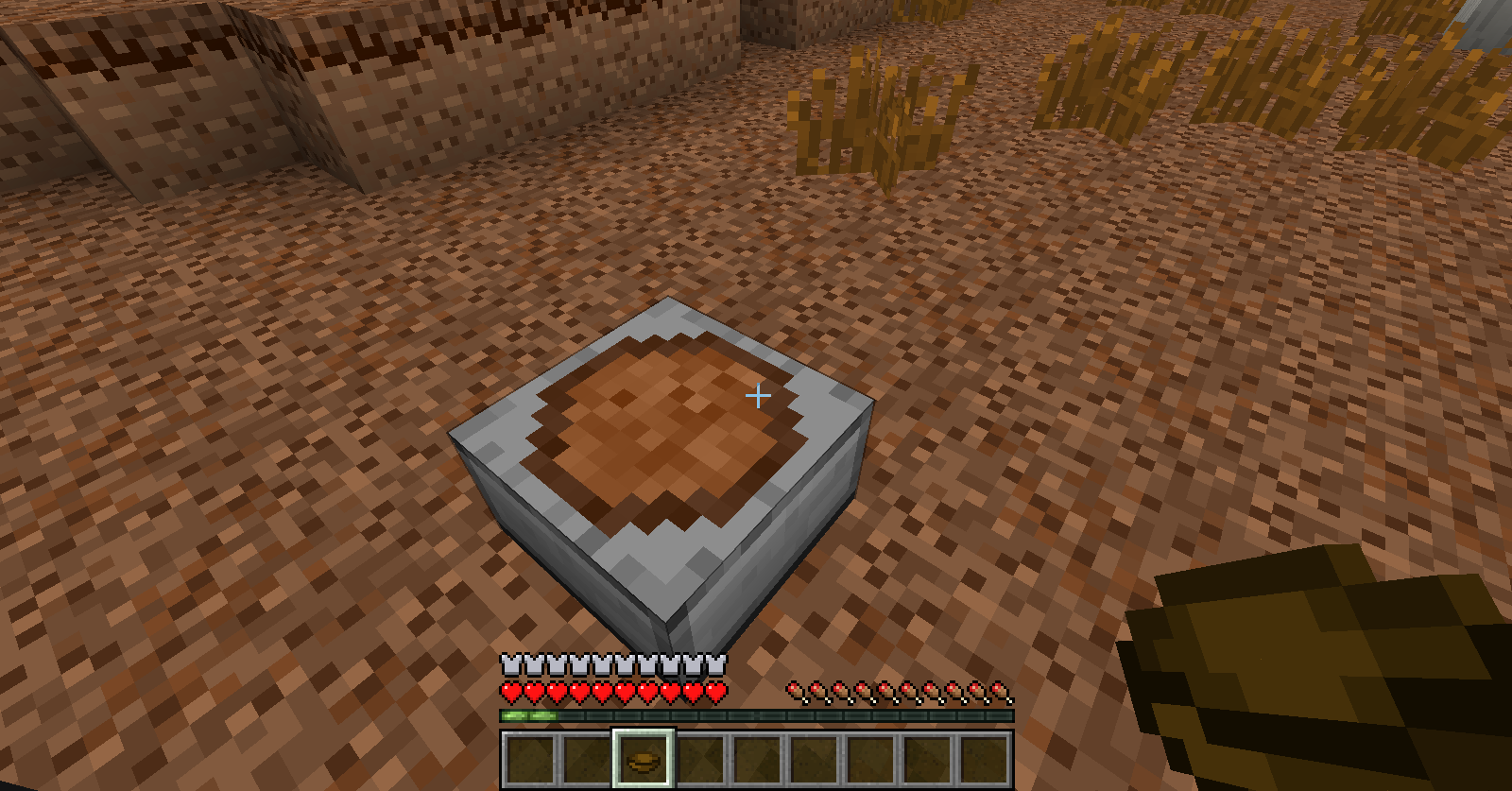Click the rightmost heart in the health bar
Screen dimensions: 1512x791
point(715,693)
